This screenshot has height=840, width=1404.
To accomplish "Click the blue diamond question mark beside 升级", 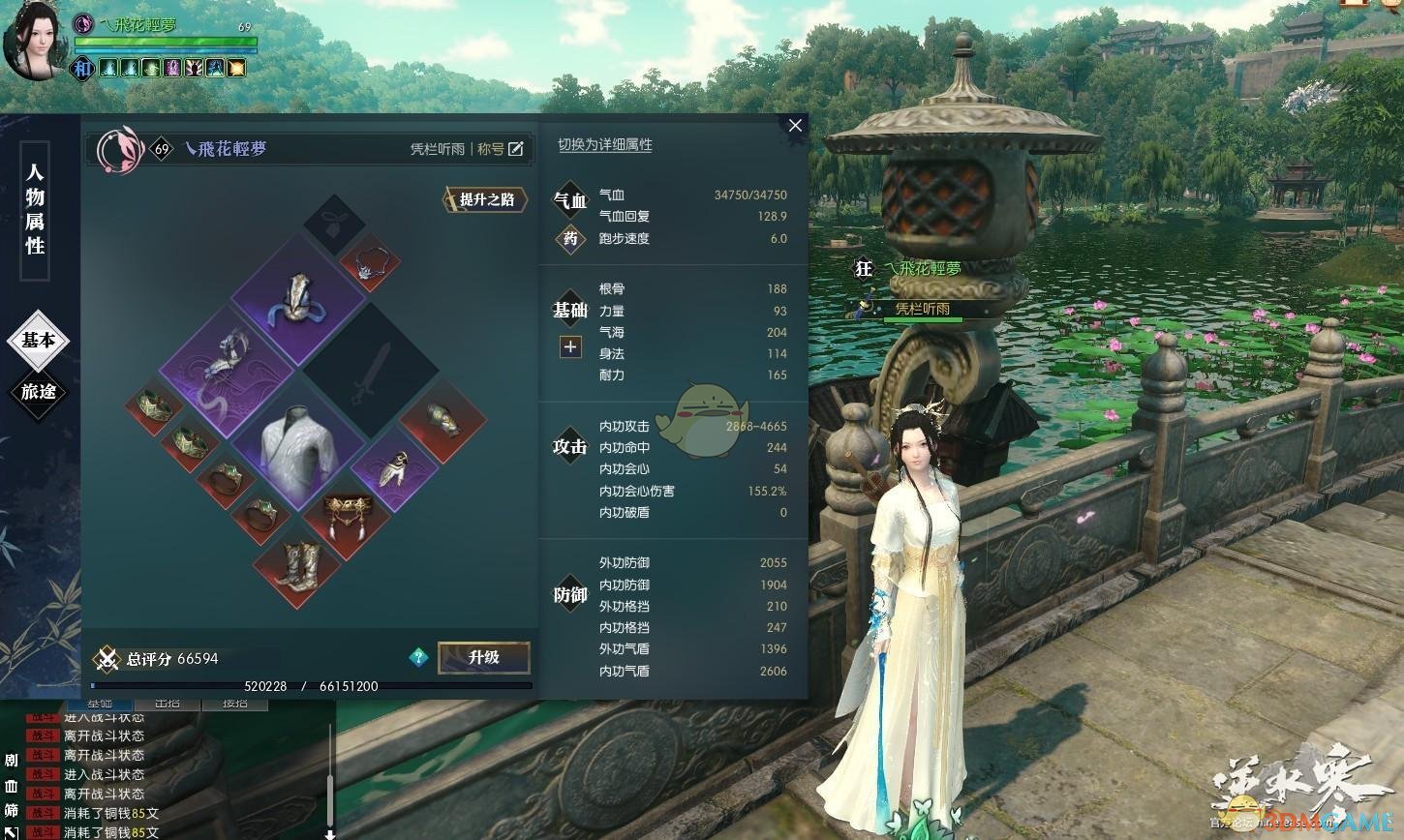I will 418,657.
